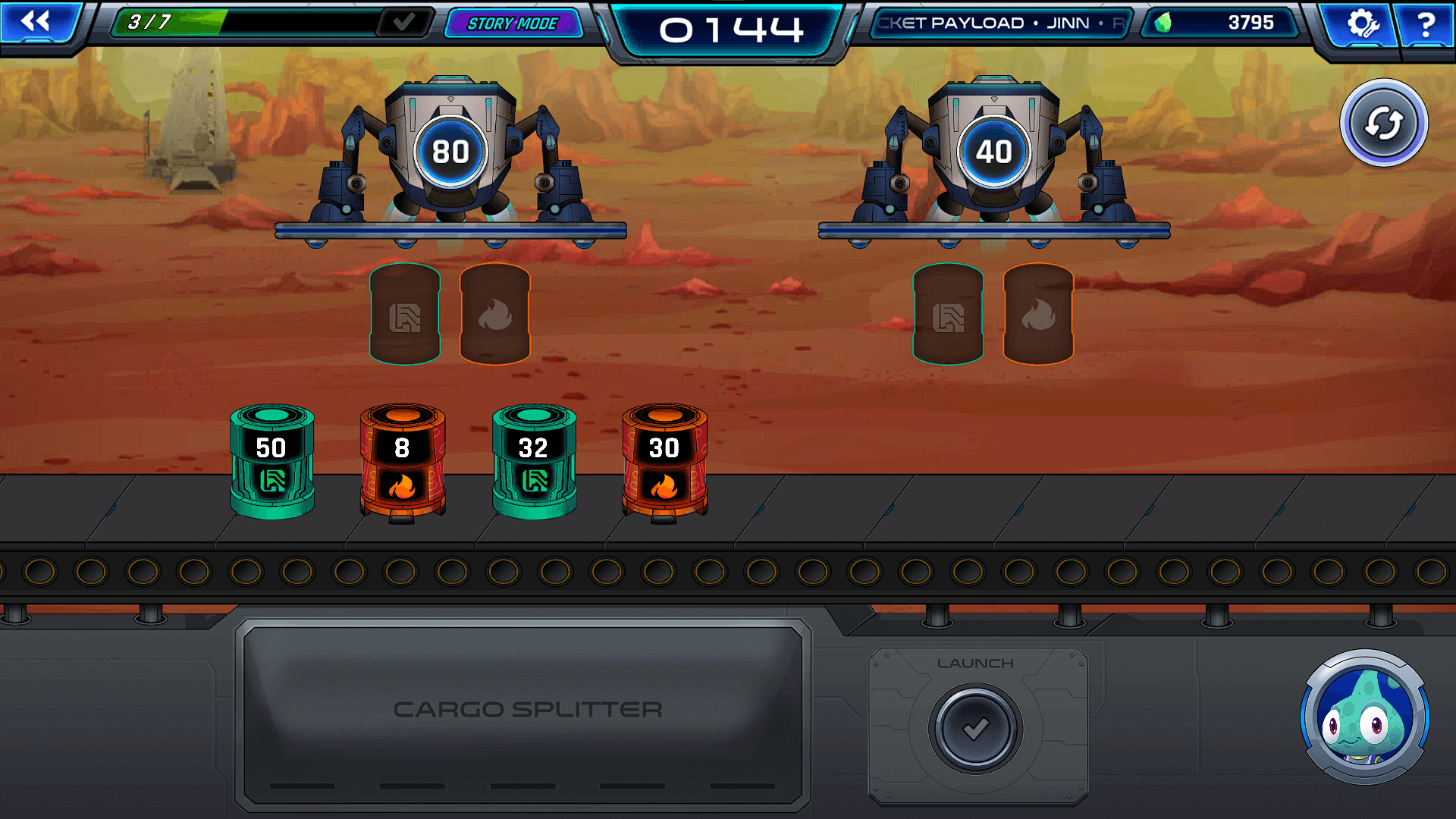Select the cargo slot under rocket 40
1456x819 pixels.
(948, 314)
